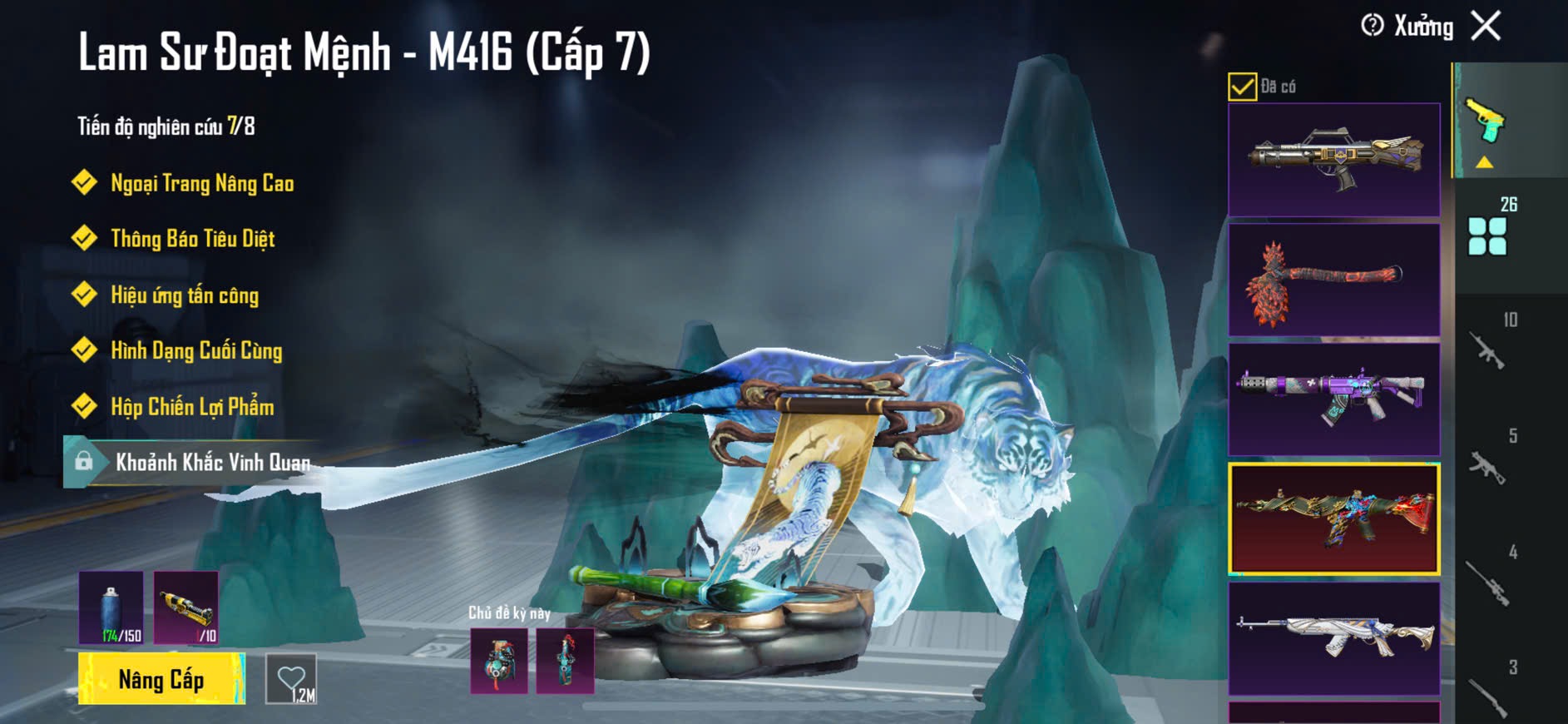Select Ngoại Trang Nâng Cao research entry
Viewport: 1568px width, 724px height.
201,183
